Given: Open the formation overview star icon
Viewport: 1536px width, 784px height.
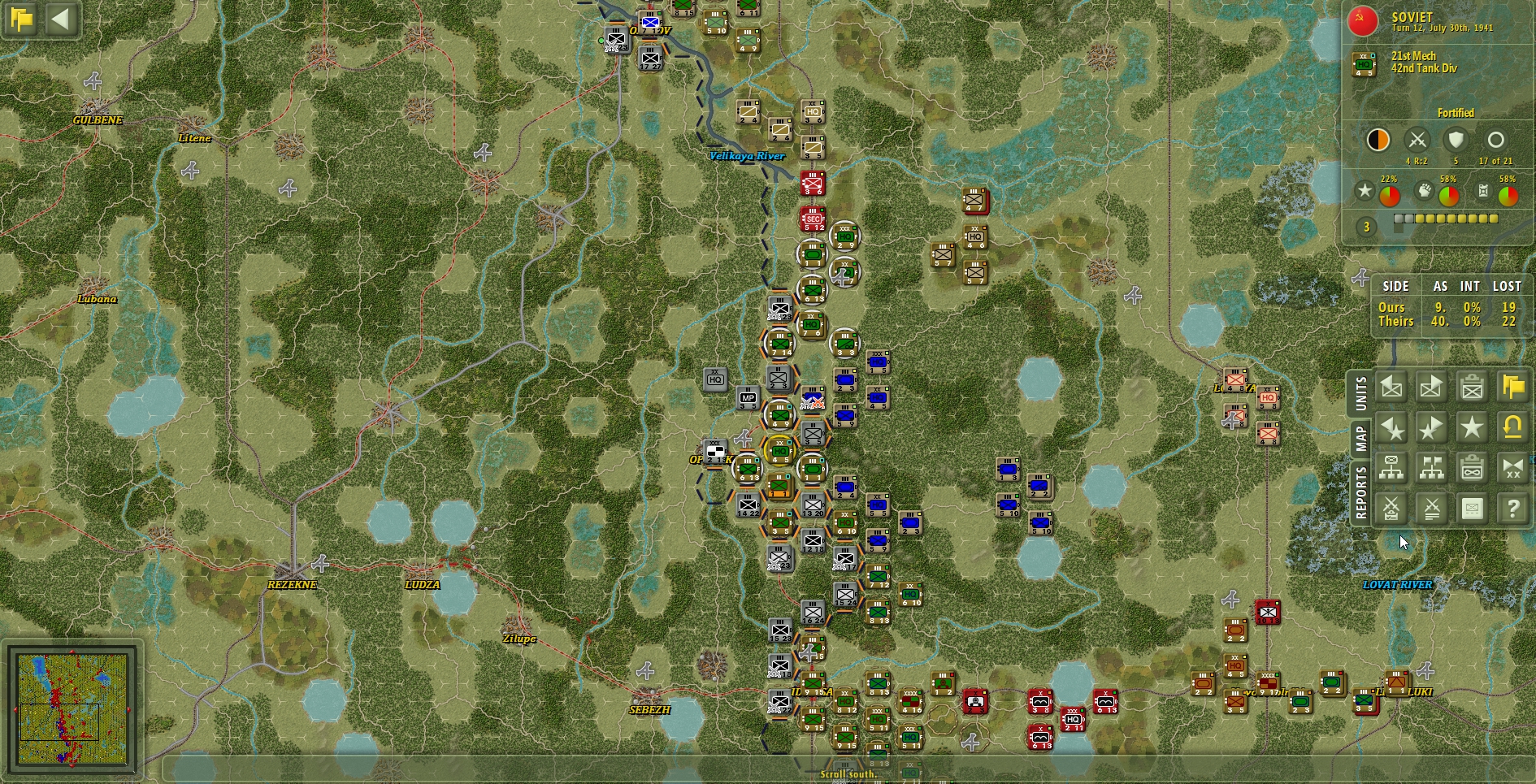Looking at the screenshot, I should [1473, 427].
